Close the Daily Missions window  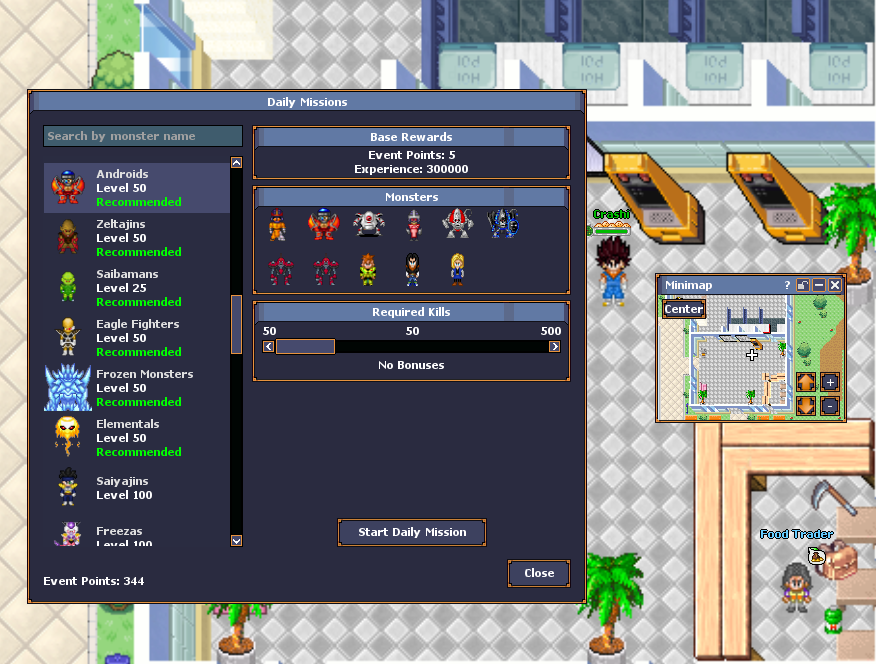(539, 573)
